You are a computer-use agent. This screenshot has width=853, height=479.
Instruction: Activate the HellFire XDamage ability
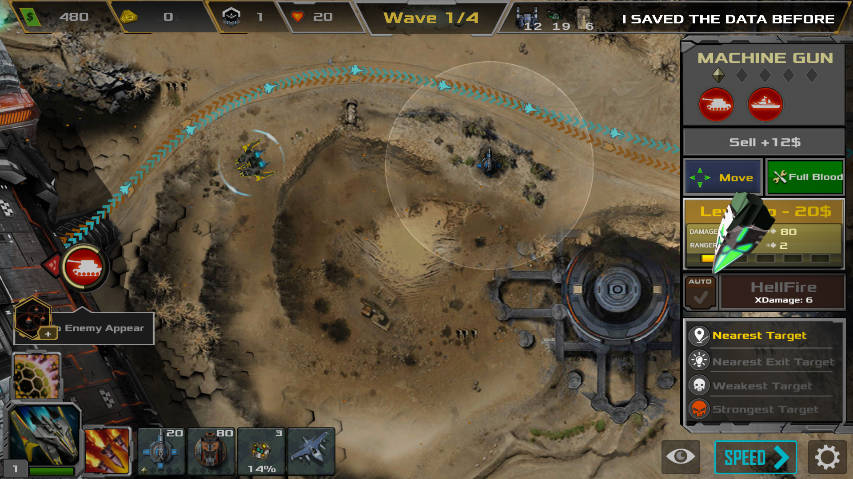[x=783, y=293]
